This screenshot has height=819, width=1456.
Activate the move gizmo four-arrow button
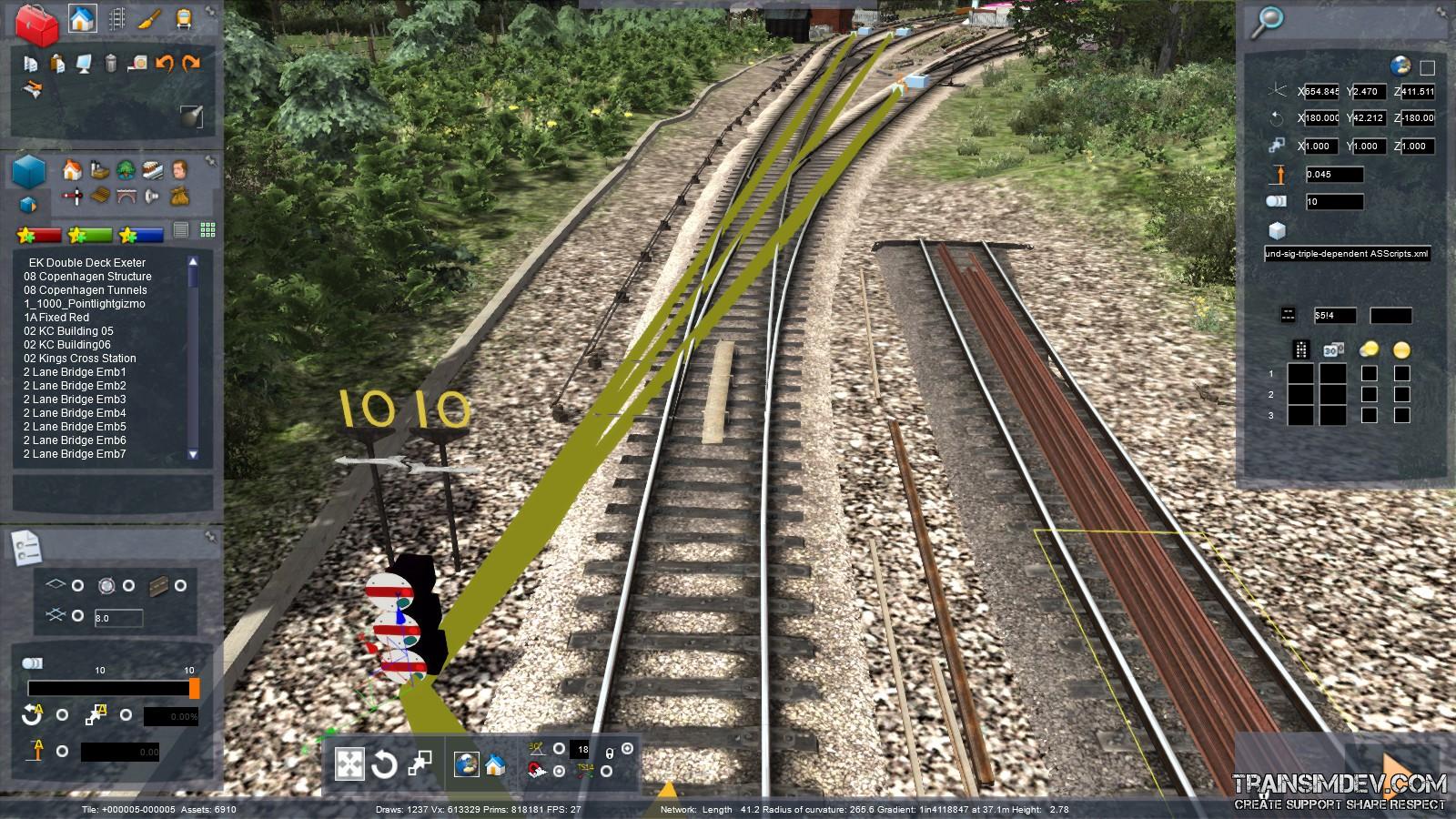click(349, 764)
